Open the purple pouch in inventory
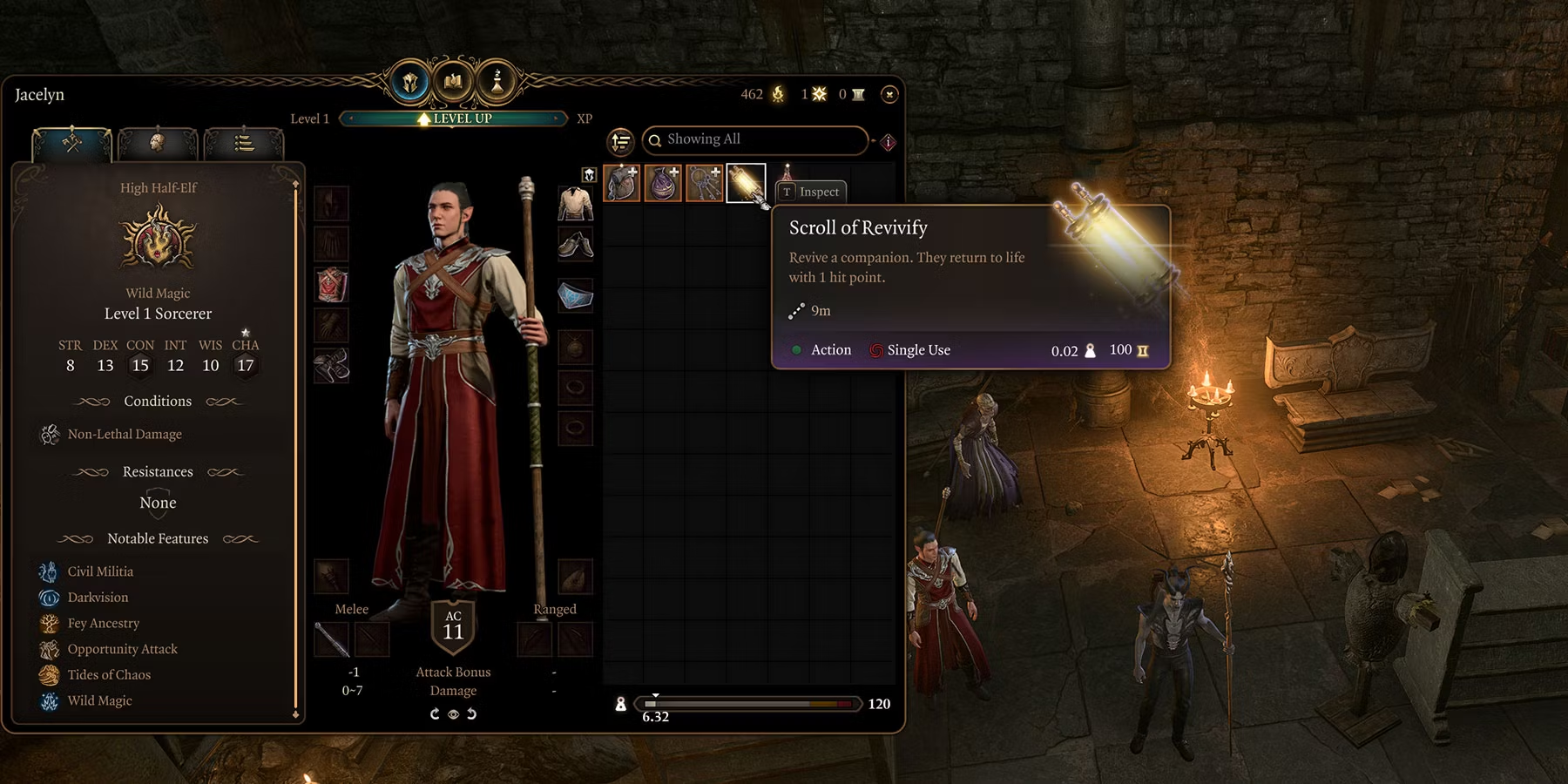The height and width of the screenshot is (784, 1568). [x=662, y=183]
